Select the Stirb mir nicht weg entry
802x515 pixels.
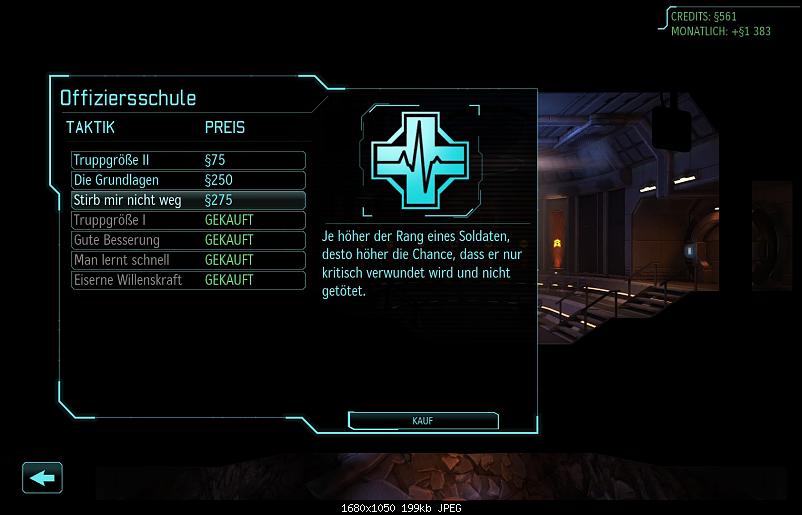188,200
